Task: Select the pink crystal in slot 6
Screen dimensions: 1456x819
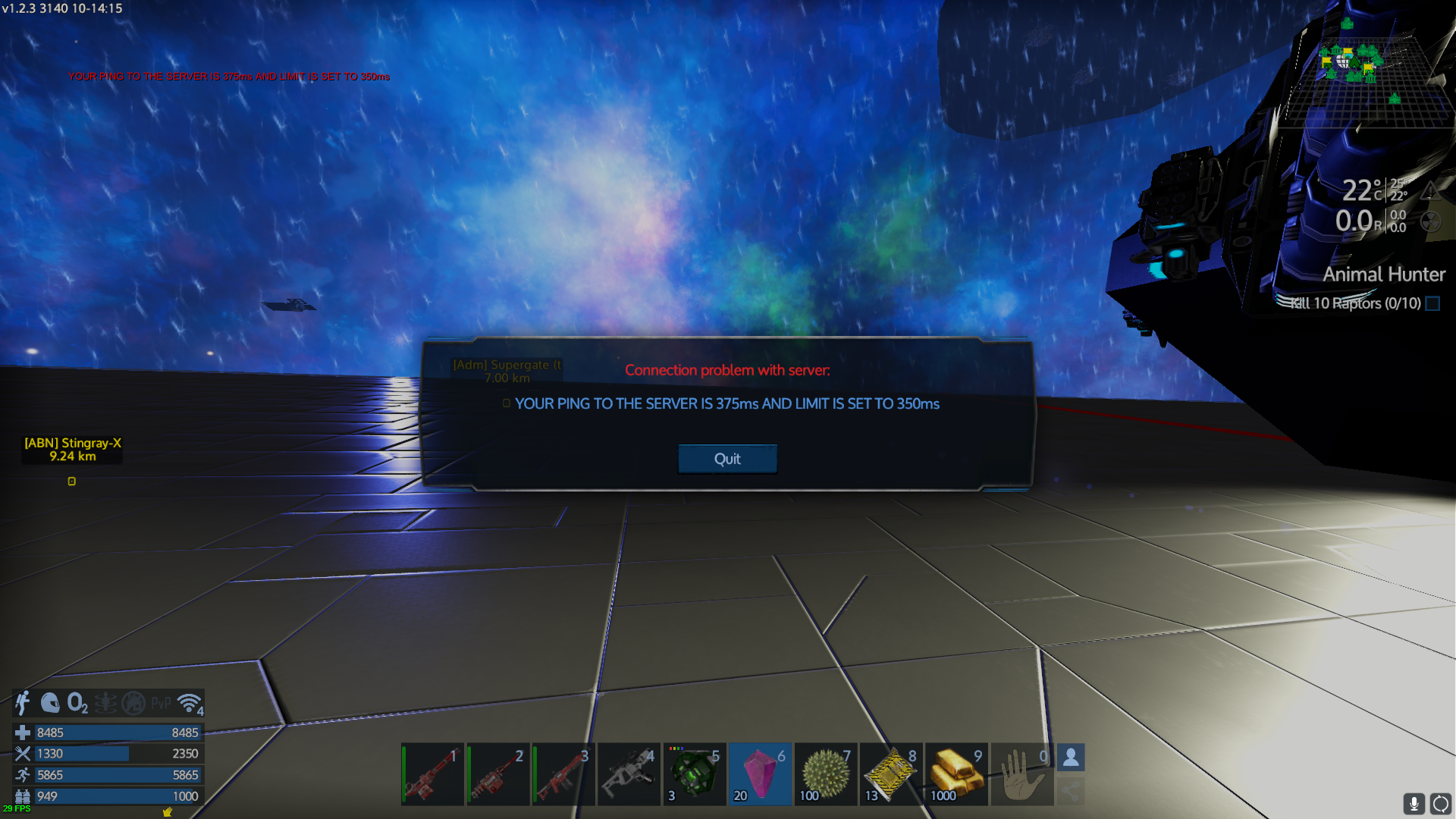Action: pos(760,774)
